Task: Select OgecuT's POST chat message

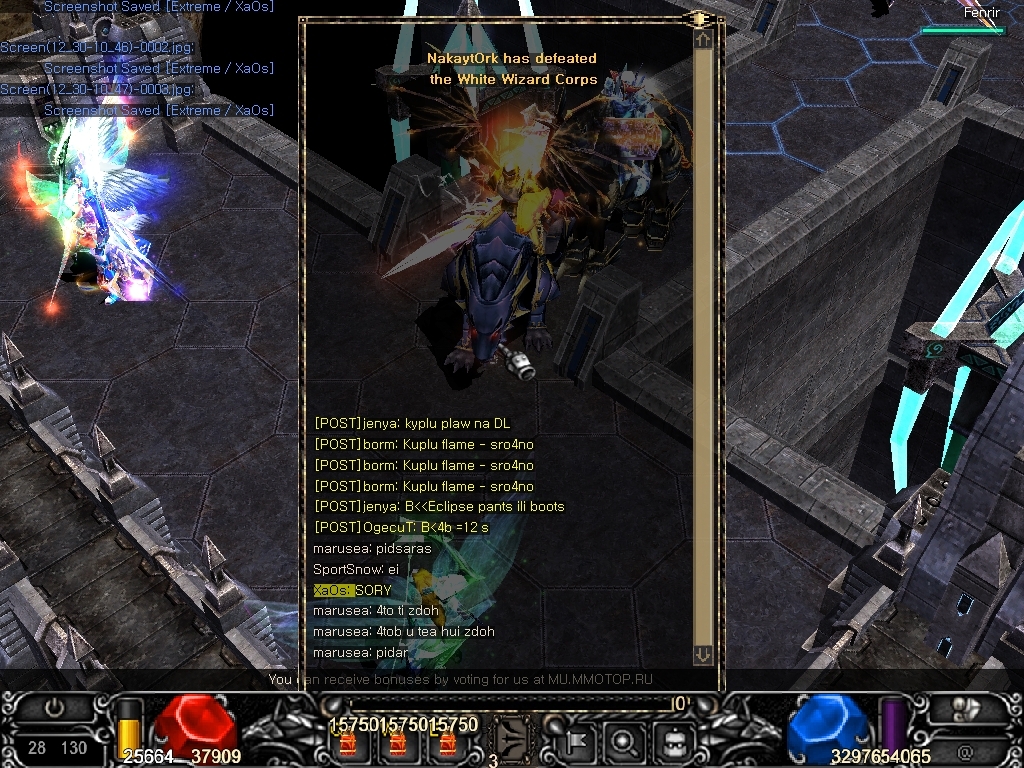Action: (x=401, y=527)
